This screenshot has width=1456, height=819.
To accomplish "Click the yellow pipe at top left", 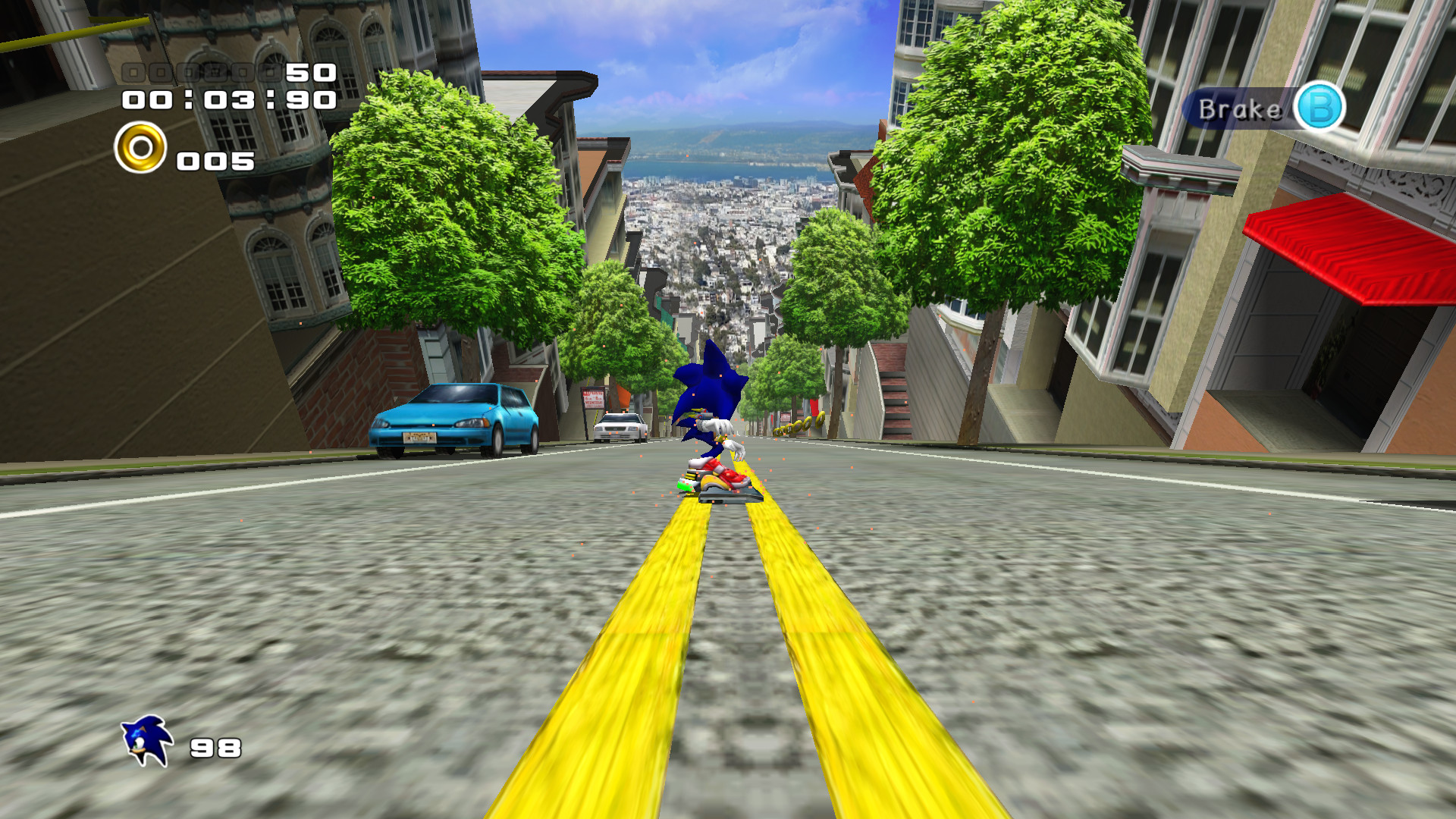I will pyautogui.click(x=76, y=30).
